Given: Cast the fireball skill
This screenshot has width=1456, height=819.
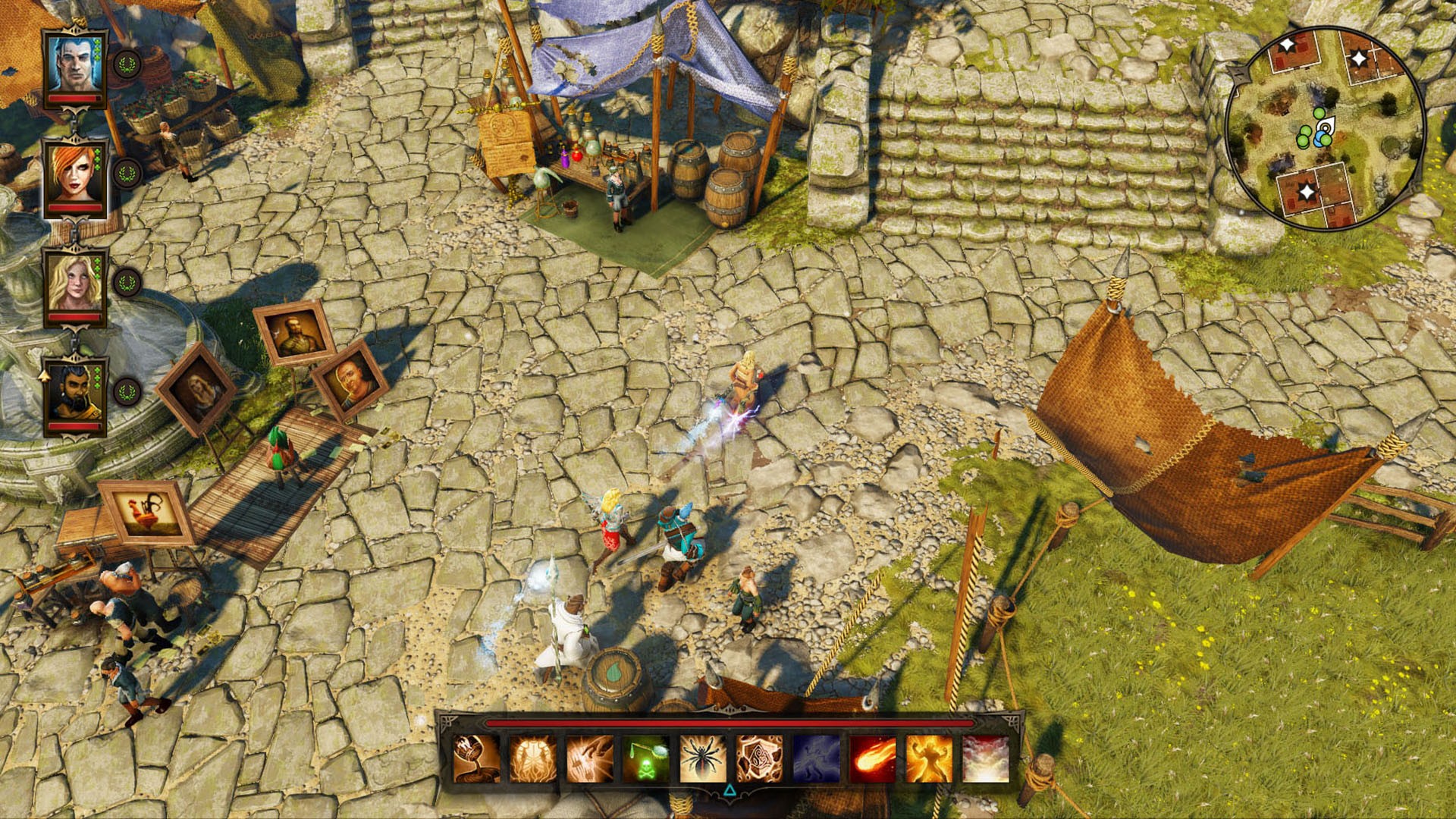Looking at the screenshot, I should pyautogui.click(x=873, y=758).
